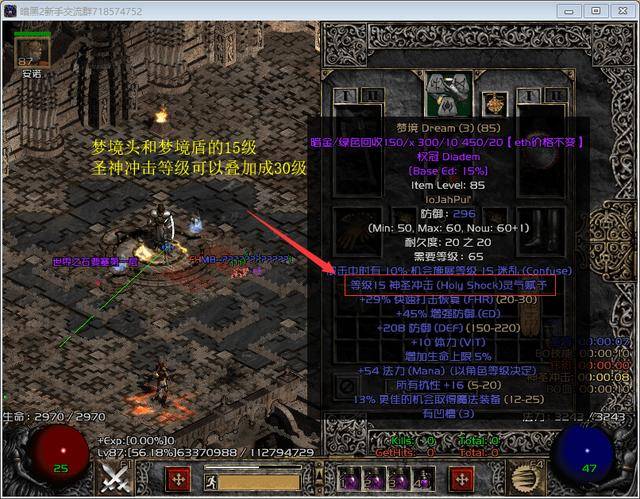Minimize the game window

click(571, 10)
